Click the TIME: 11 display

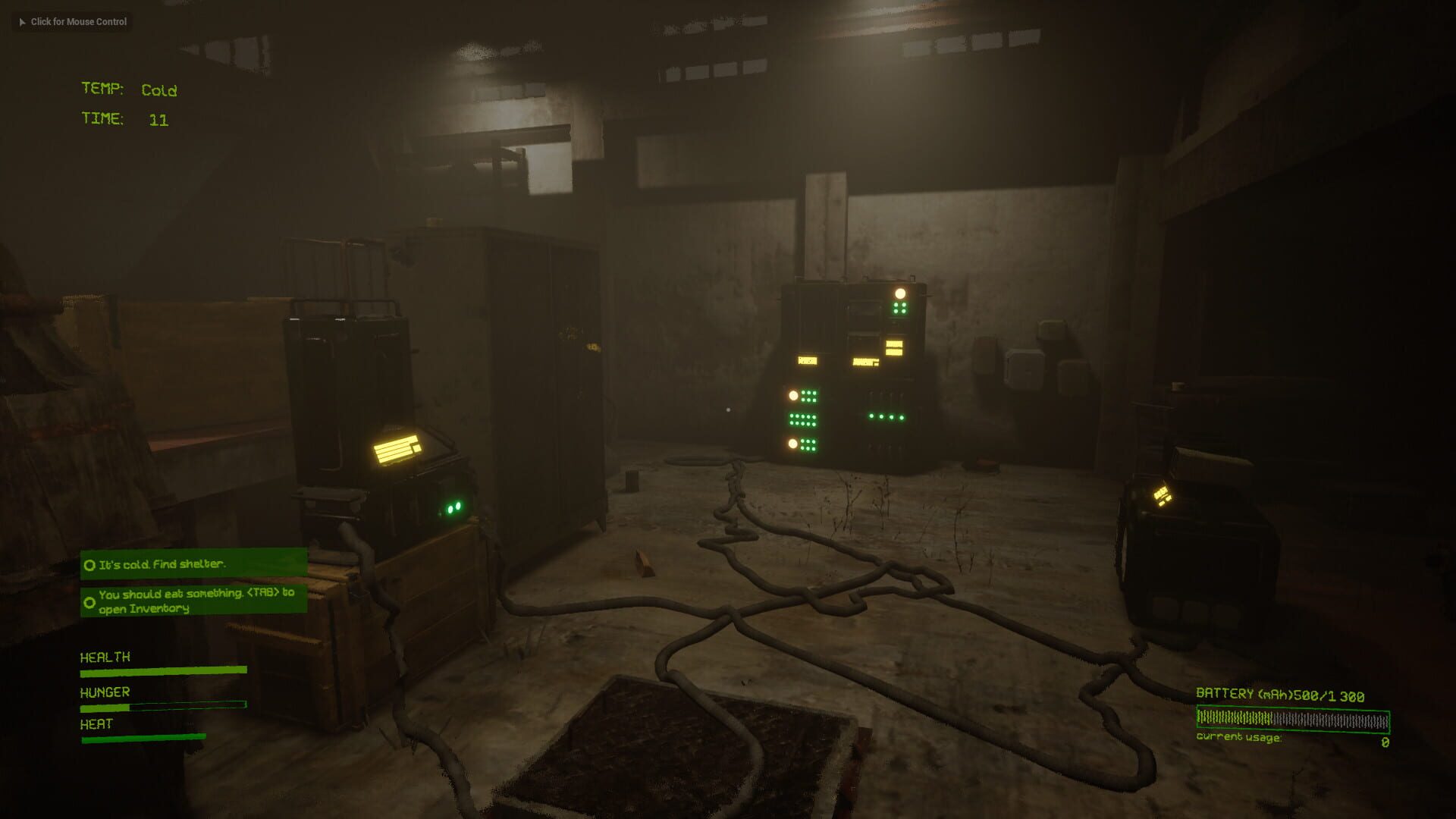coord(125,119)
